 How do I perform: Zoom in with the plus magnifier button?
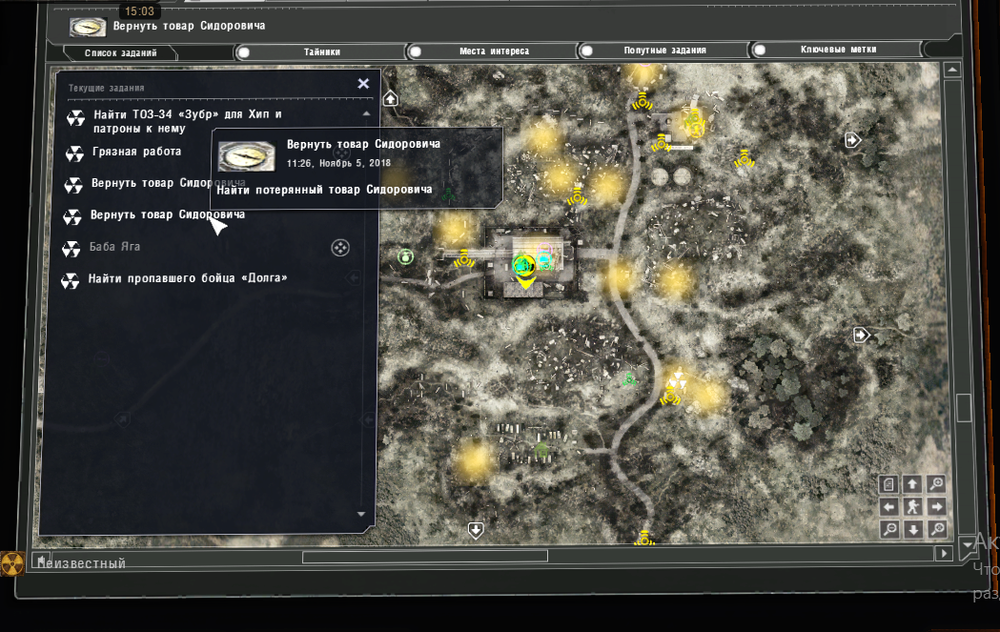[x=937, y=484]
